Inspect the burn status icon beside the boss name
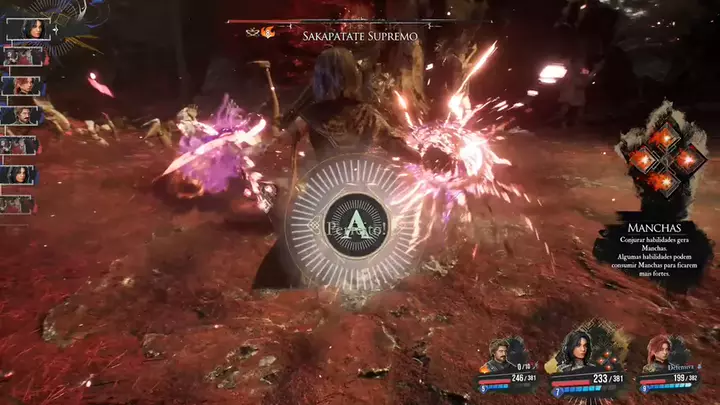 tap(268, 32)
